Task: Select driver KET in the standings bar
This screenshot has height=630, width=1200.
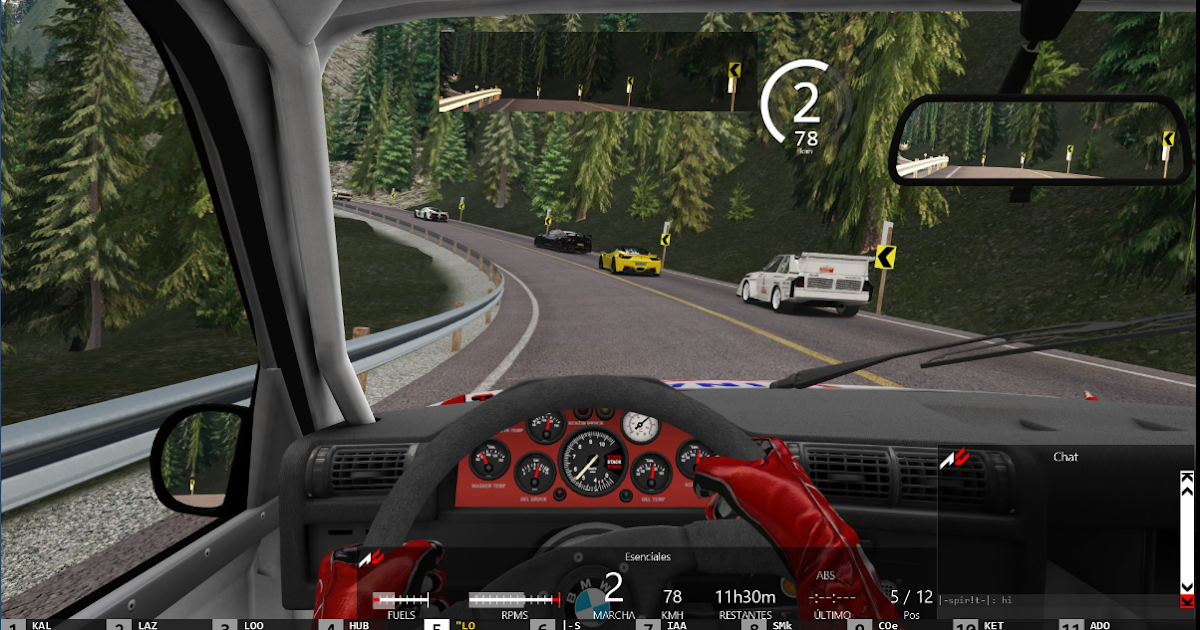Action: [x=993, y=625]
